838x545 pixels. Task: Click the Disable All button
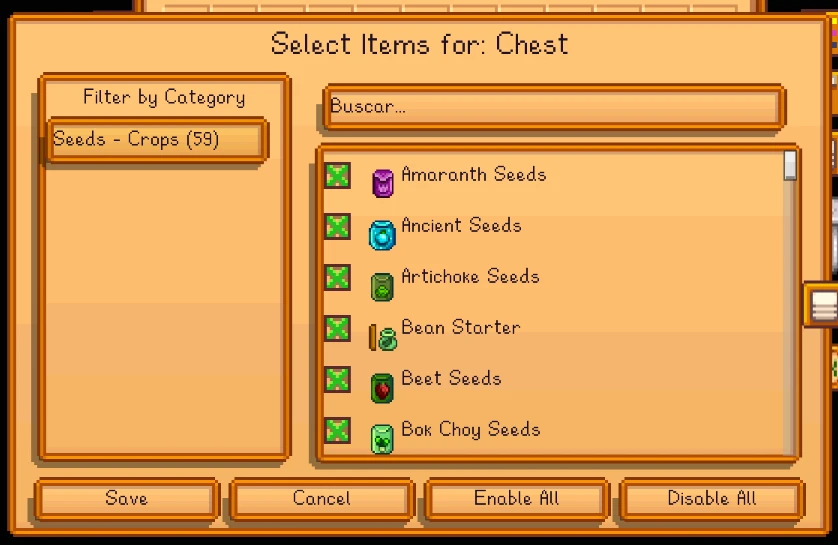(711, 499)
